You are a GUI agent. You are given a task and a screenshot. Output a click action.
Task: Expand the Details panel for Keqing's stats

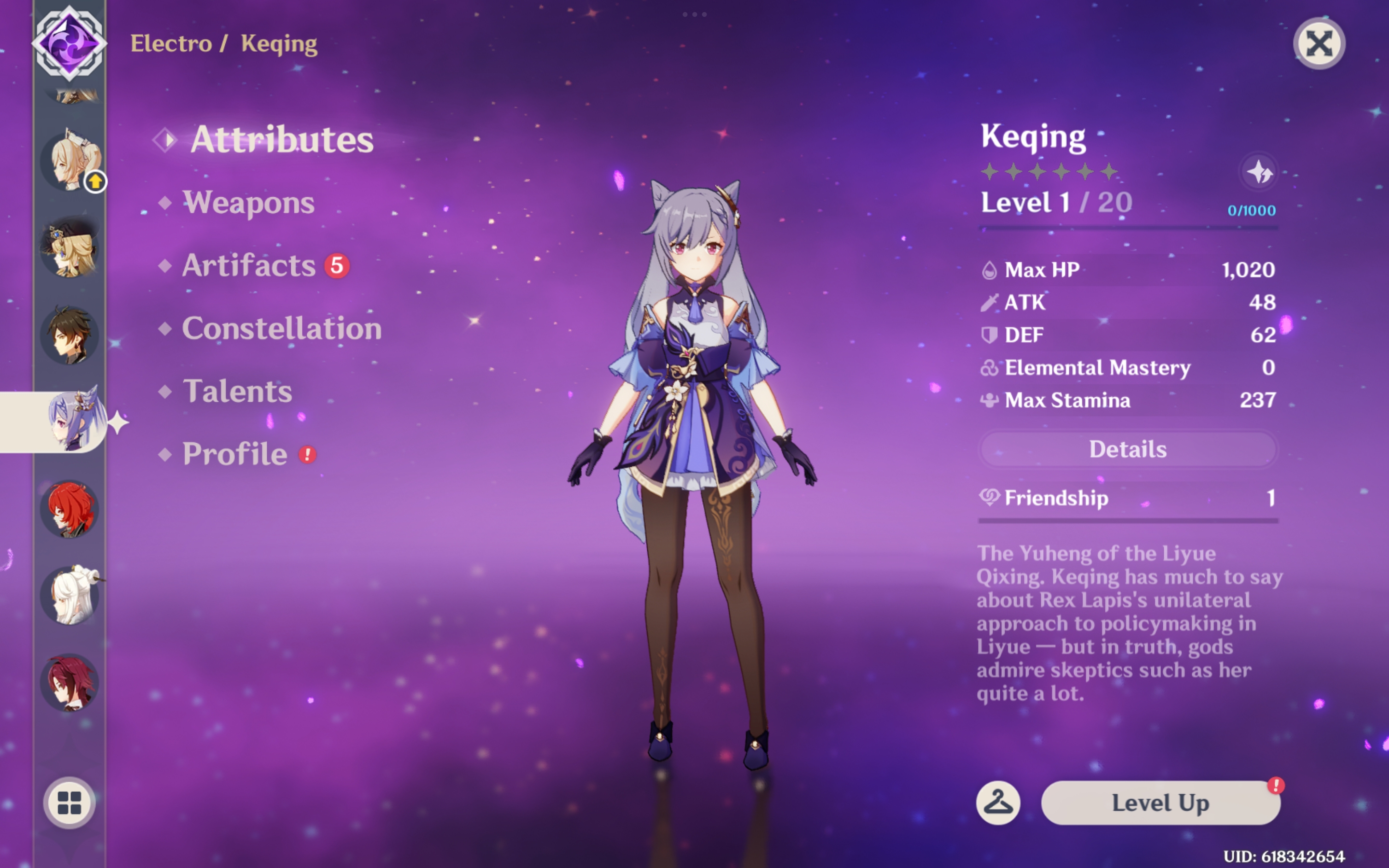[1128, 449]
